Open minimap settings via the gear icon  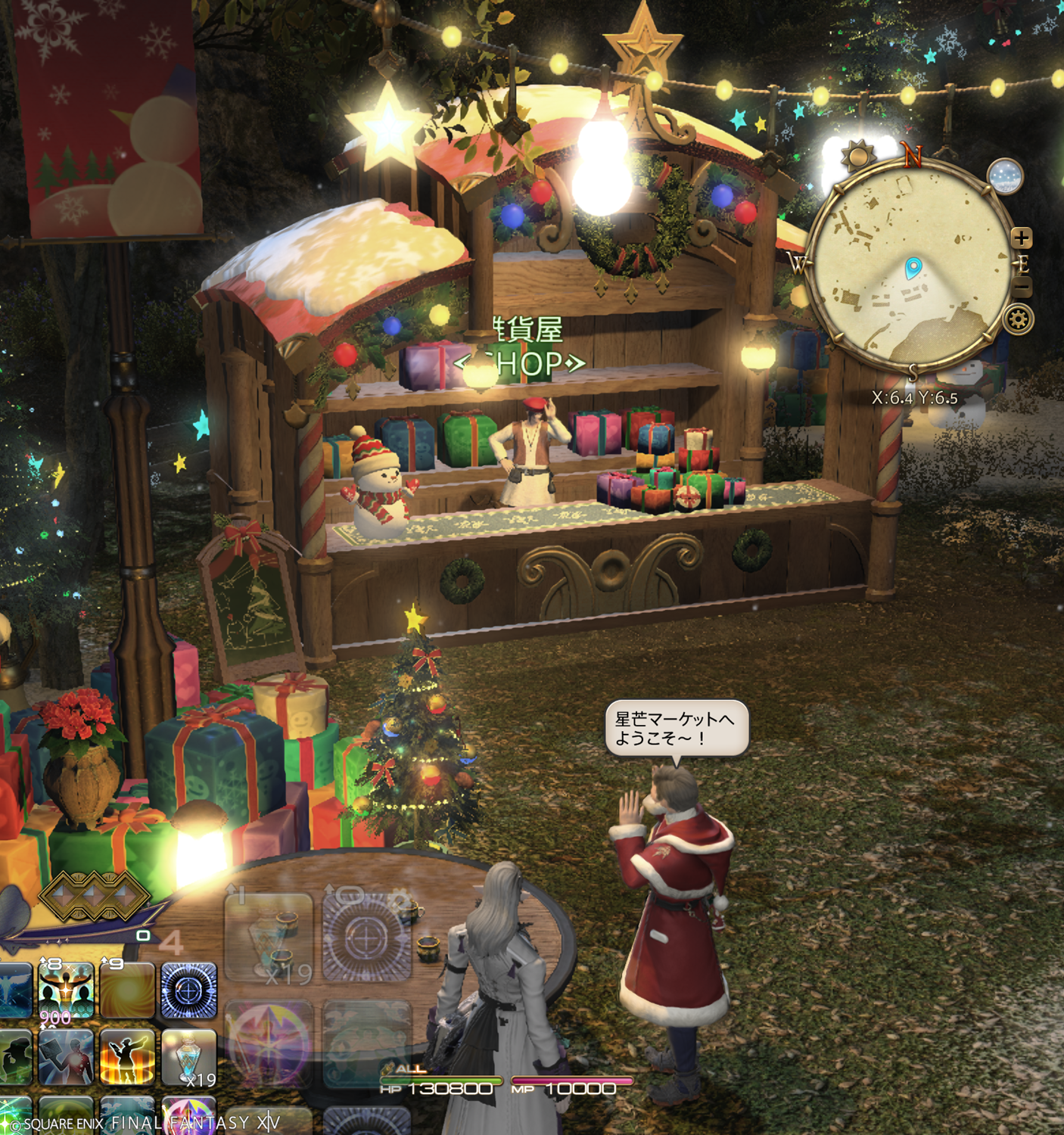pos(1019,320)
